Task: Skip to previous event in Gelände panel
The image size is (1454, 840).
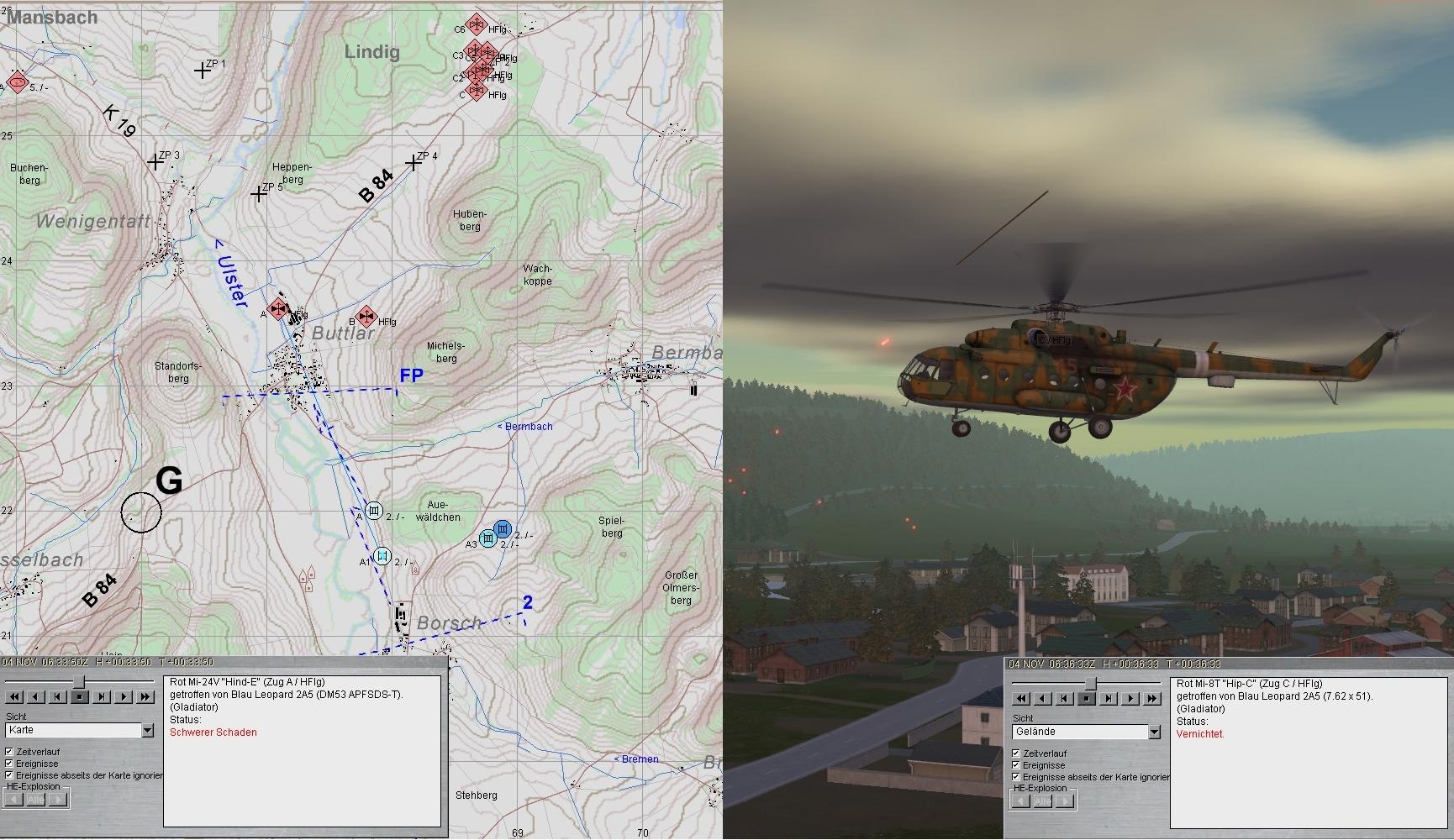Action: pos(1065,699)
